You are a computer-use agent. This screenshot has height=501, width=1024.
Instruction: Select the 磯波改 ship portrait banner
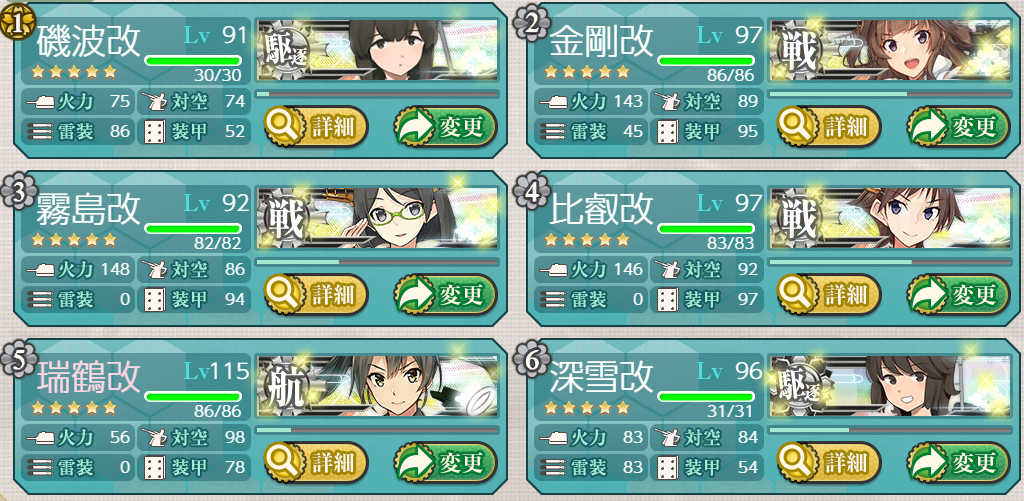(x=378, y=50)
